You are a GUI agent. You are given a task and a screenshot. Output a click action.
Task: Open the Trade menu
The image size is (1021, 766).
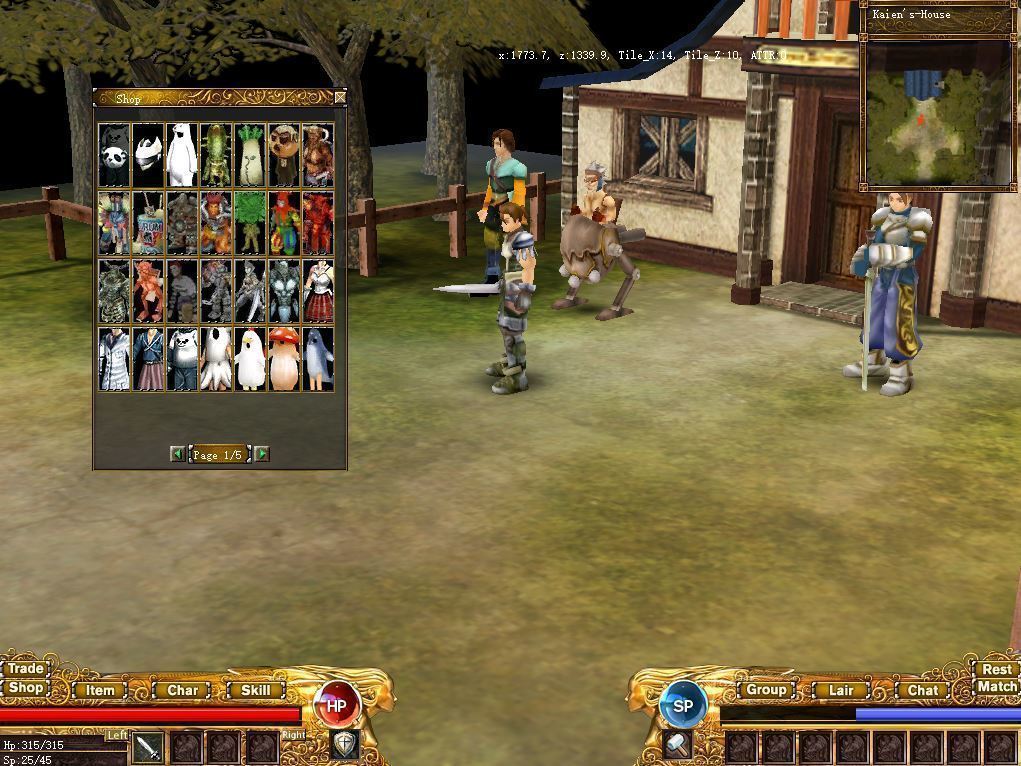(x=26, y=669)
